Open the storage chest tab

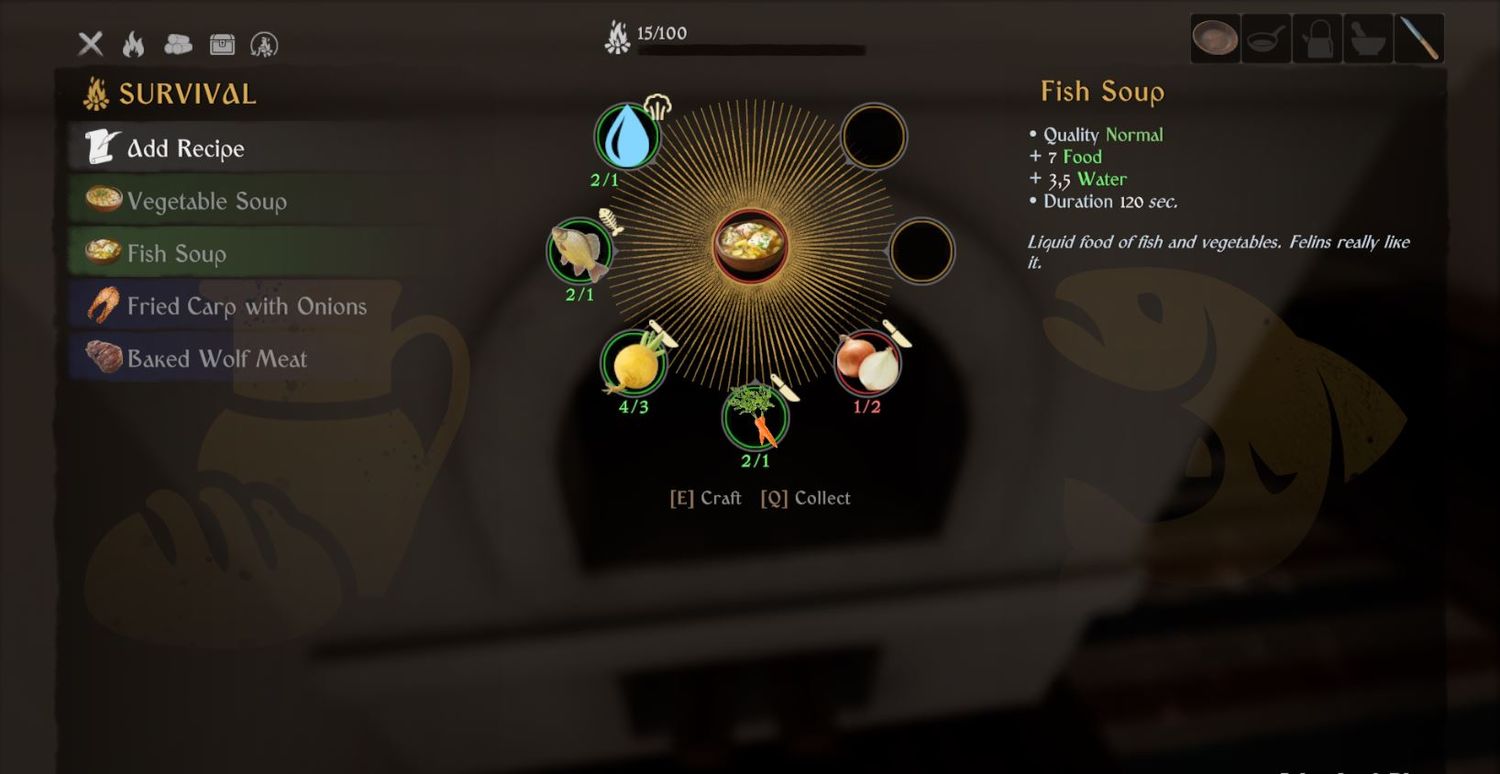pos(222,44)
